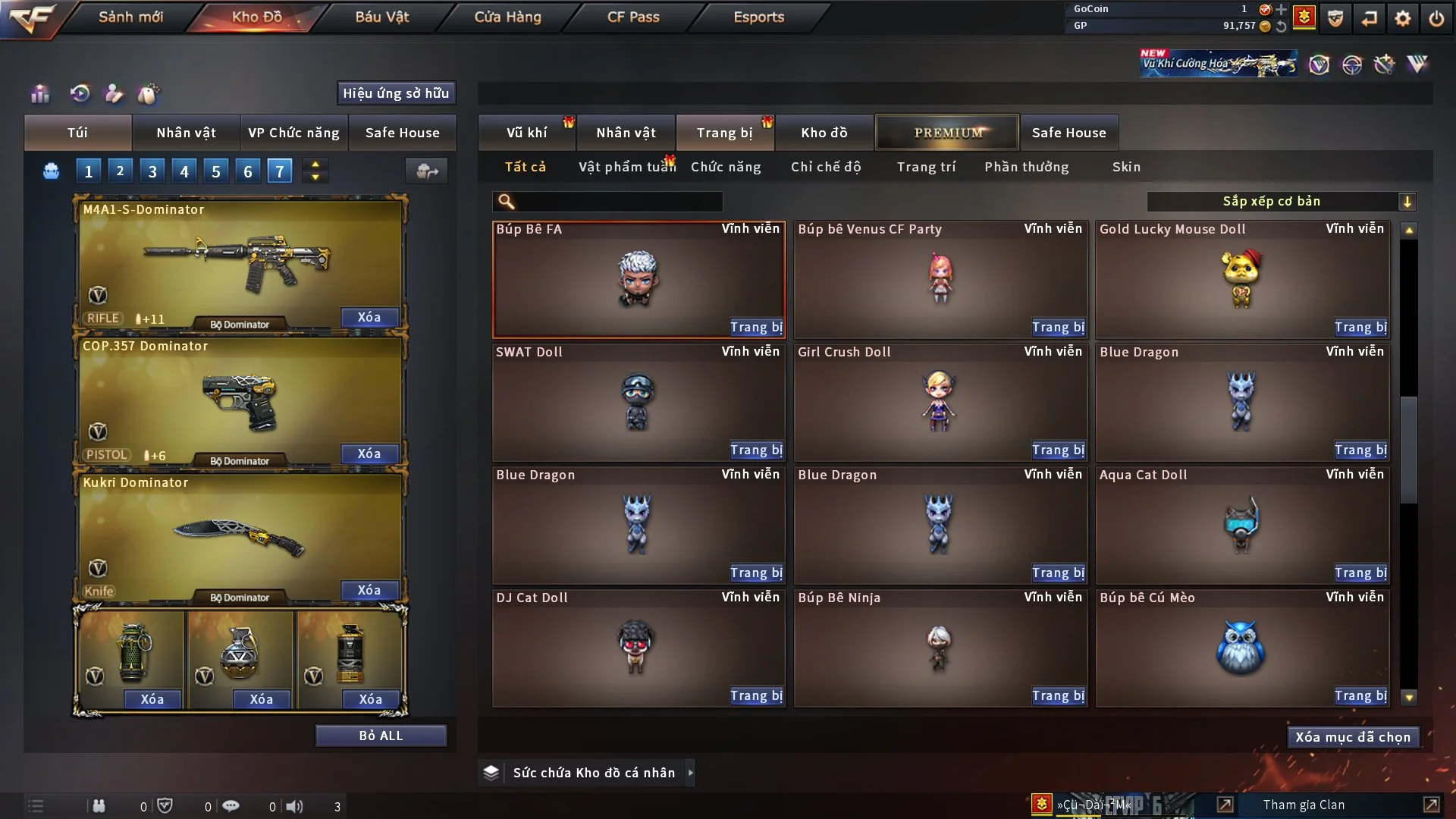Image resolution: width=1456 pixels, height=819 pixels.
Task: Expand Sức chứa Kho đồ cá nhân
Action: (690, 773)
